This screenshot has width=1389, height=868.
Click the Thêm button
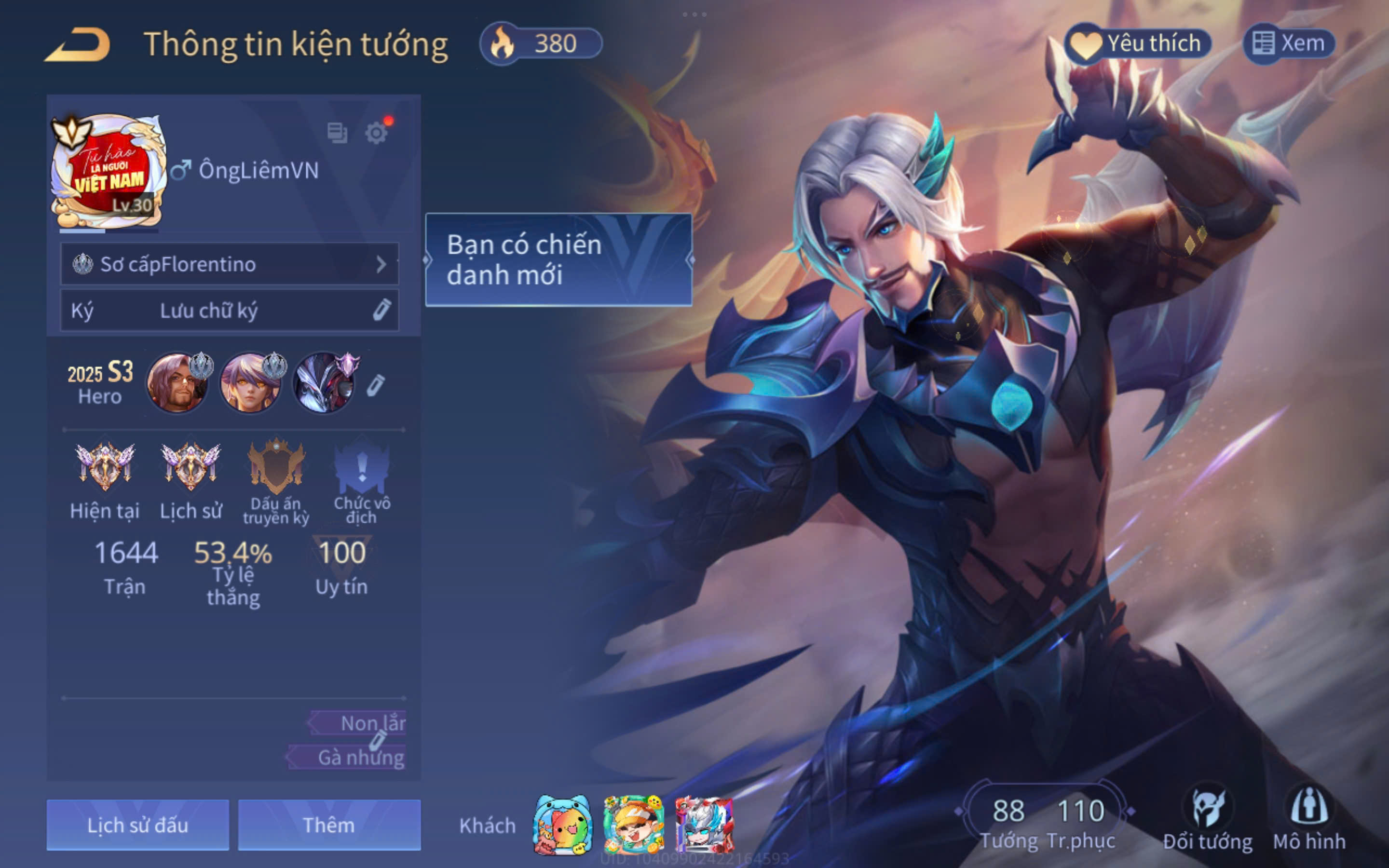(x=329, y=825)
